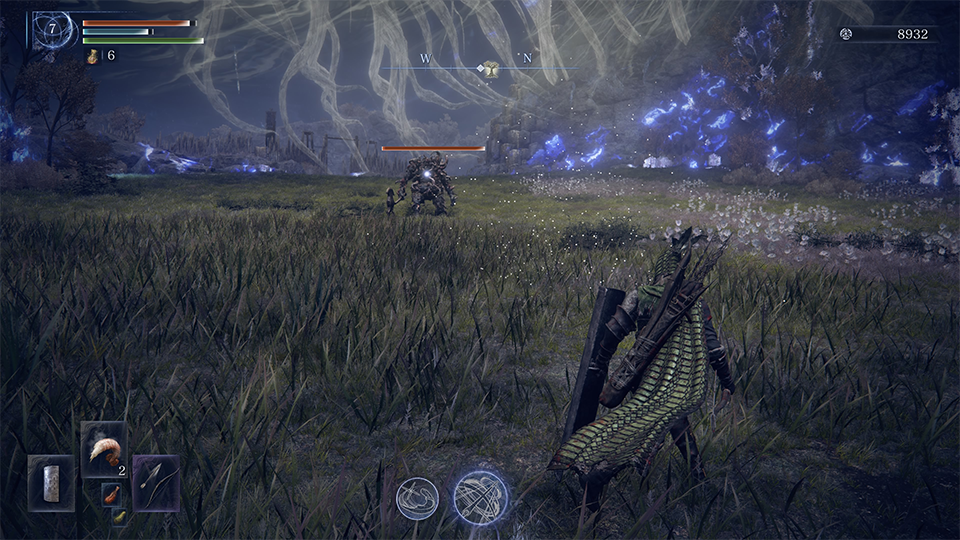Image resolution: width=960 pixels, height=540 pixels.
Task: Activate the dim character skill icon
Action: click(417, 498)
